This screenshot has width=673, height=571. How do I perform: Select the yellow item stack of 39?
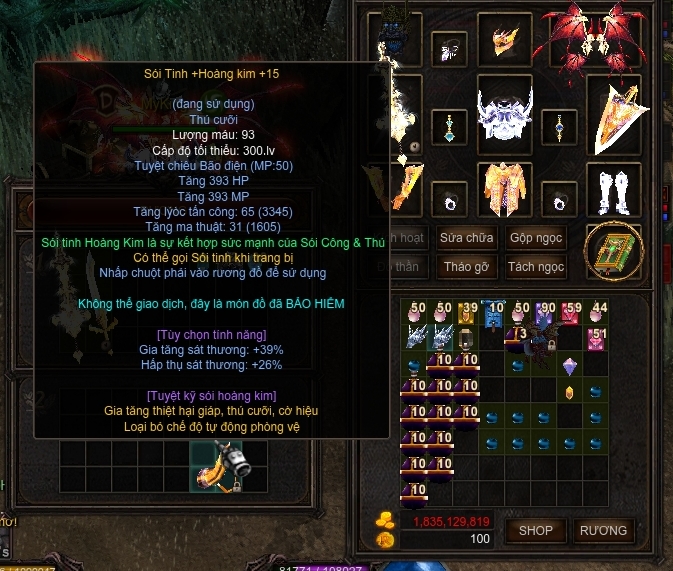coord(467,314)
